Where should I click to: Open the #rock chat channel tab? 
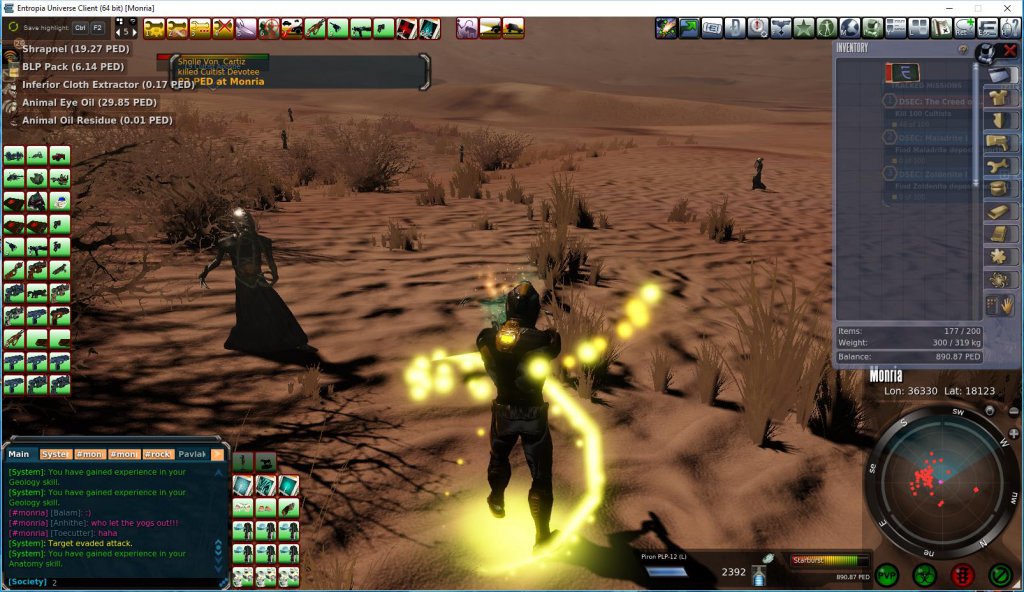157,454
